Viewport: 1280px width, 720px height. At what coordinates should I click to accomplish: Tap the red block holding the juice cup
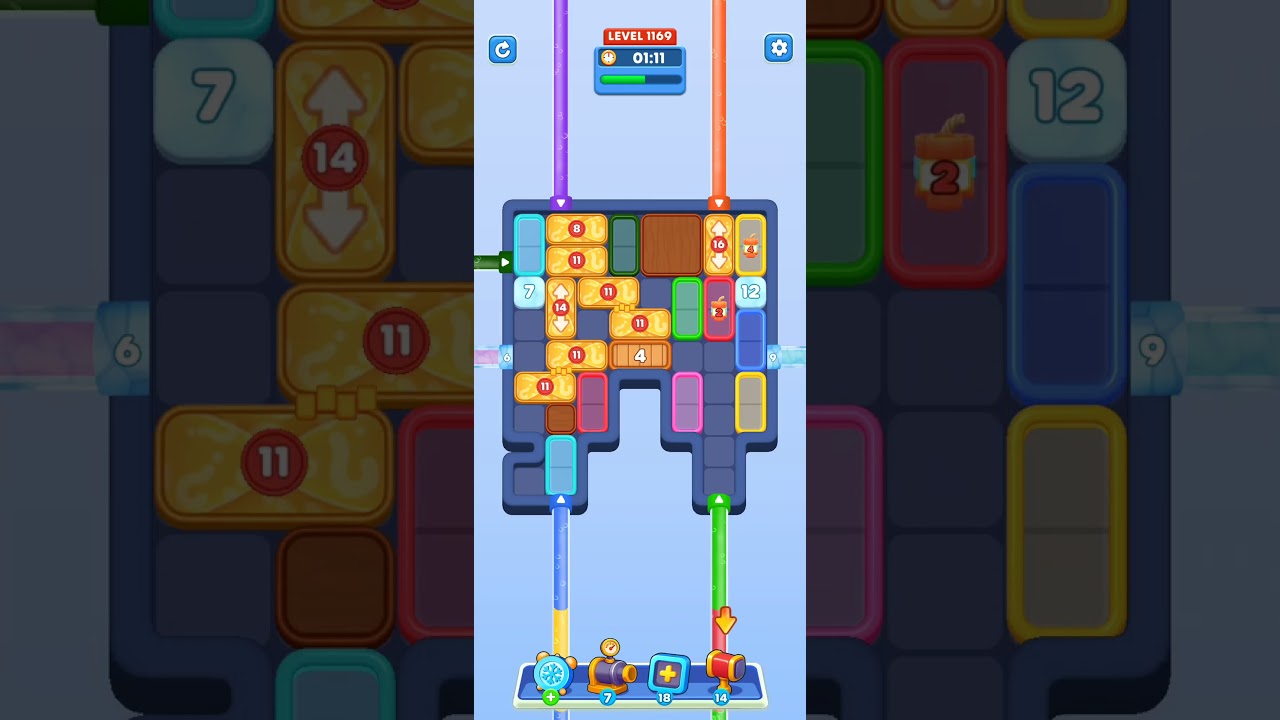coord(719,310)
